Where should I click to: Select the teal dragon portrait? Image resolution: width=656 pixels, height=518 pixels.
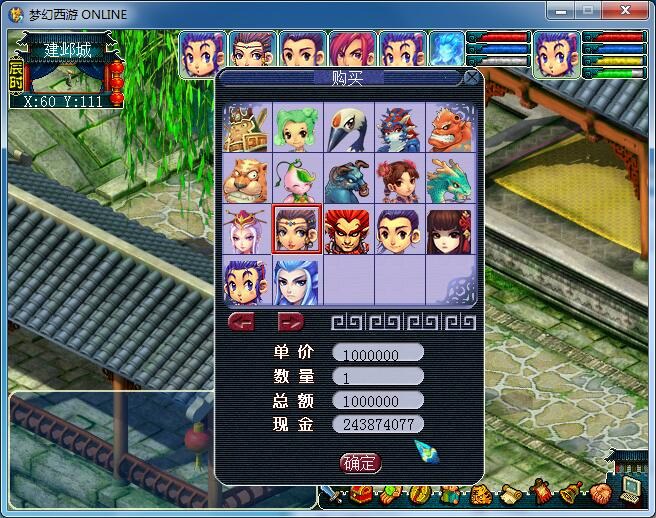click(x=450, y=178)
